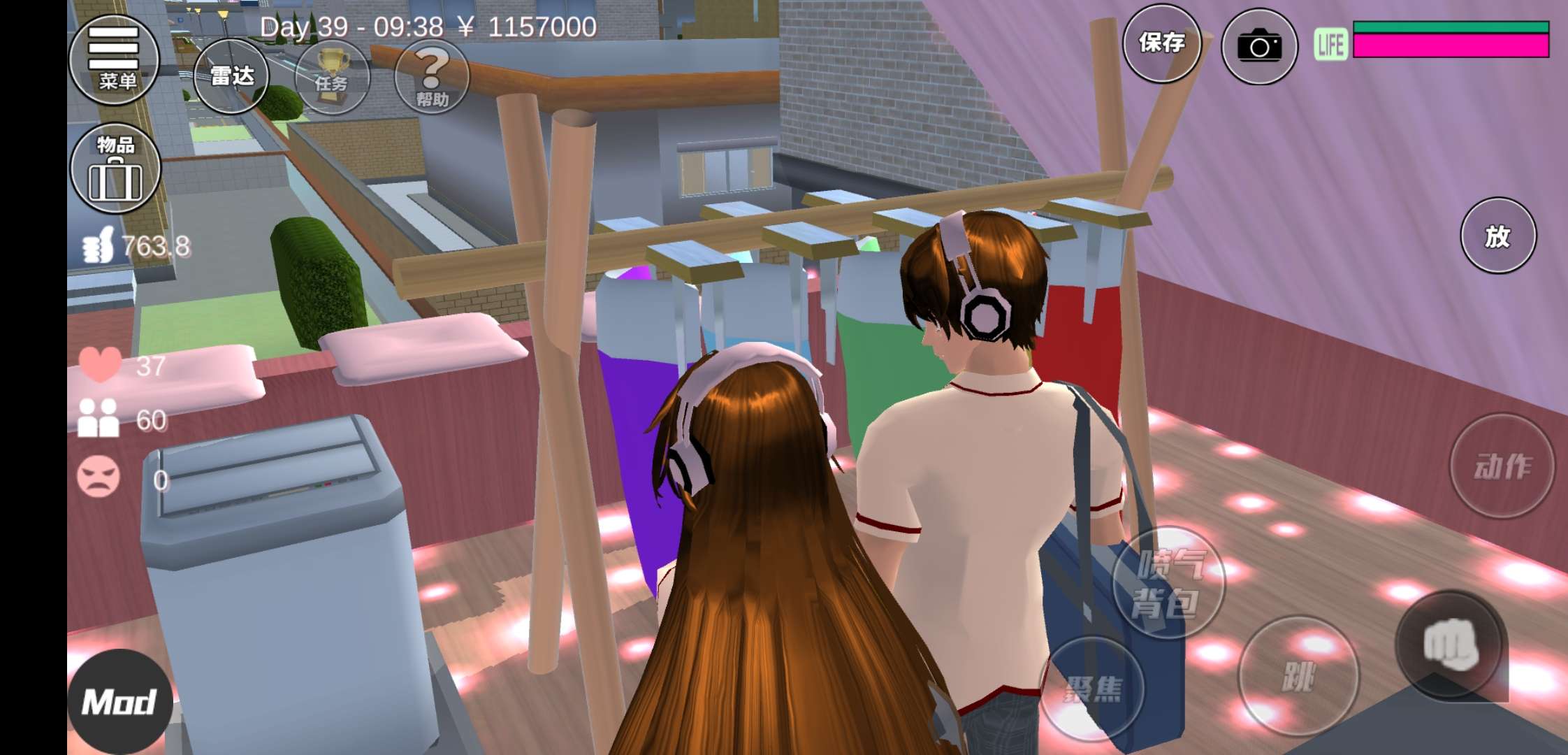This screenshot has width=1568, height=755.
Task: Toggle the 雷达 radar button
Action: [x=231, y=76]
